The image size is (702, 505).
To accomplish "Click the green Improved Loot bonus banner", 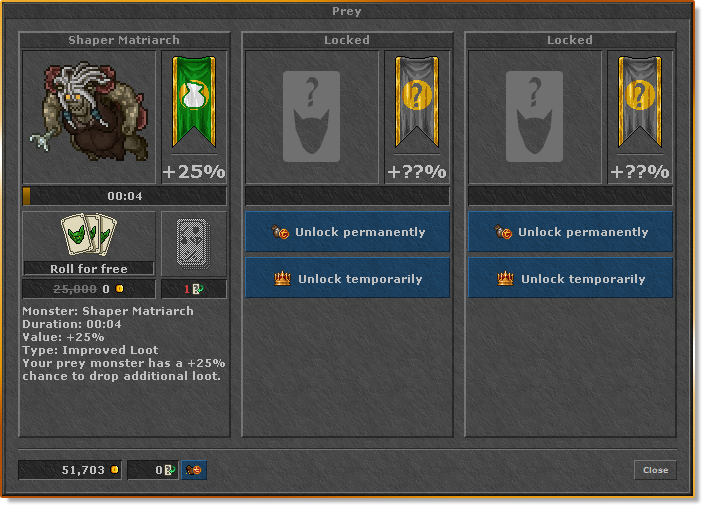I will coord(194,105).
